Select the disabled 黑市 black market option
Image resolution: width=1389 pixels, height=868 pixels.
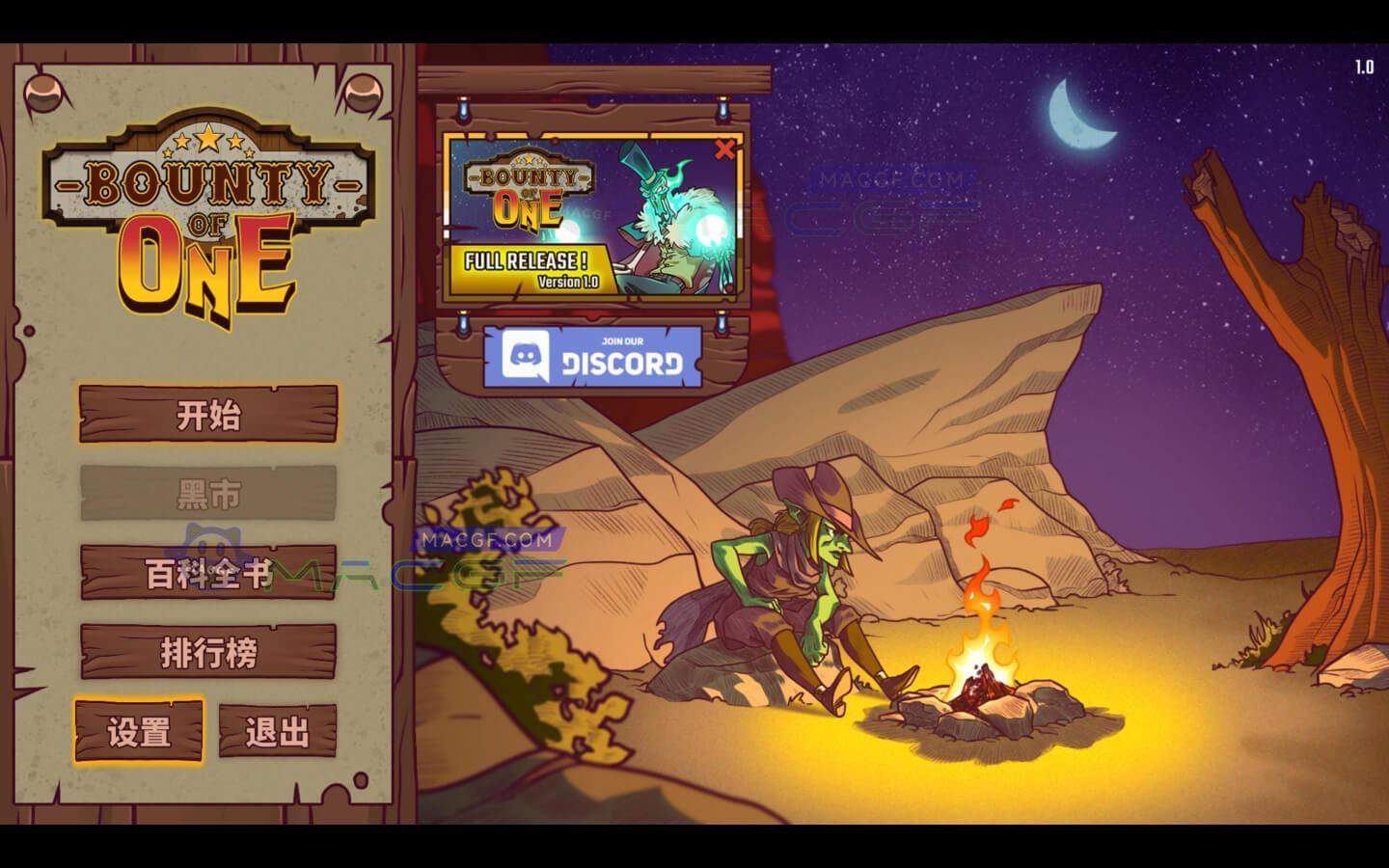coord(206,490)
